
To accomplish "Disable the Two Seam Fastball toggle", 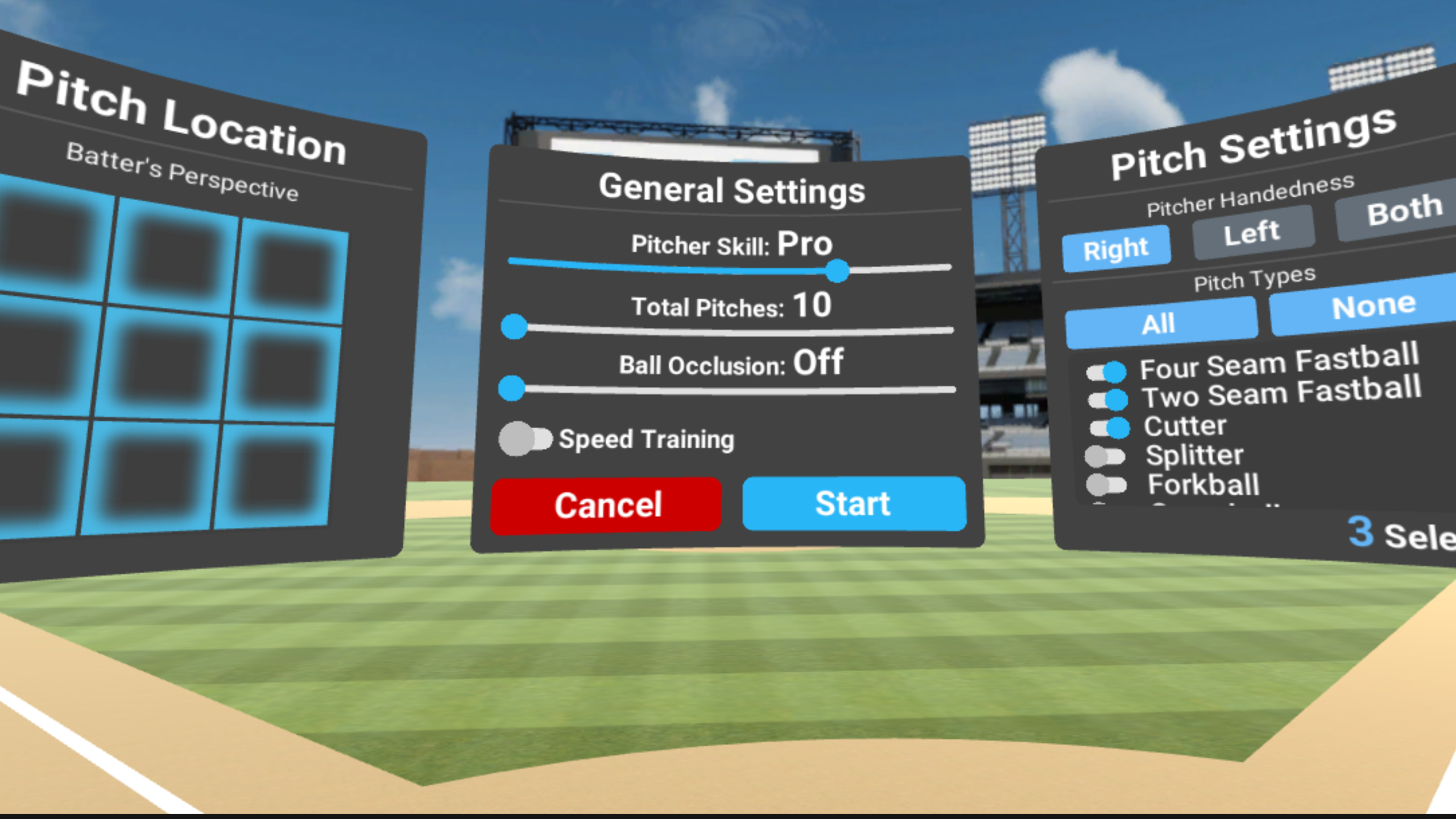I will point(1107,400).
